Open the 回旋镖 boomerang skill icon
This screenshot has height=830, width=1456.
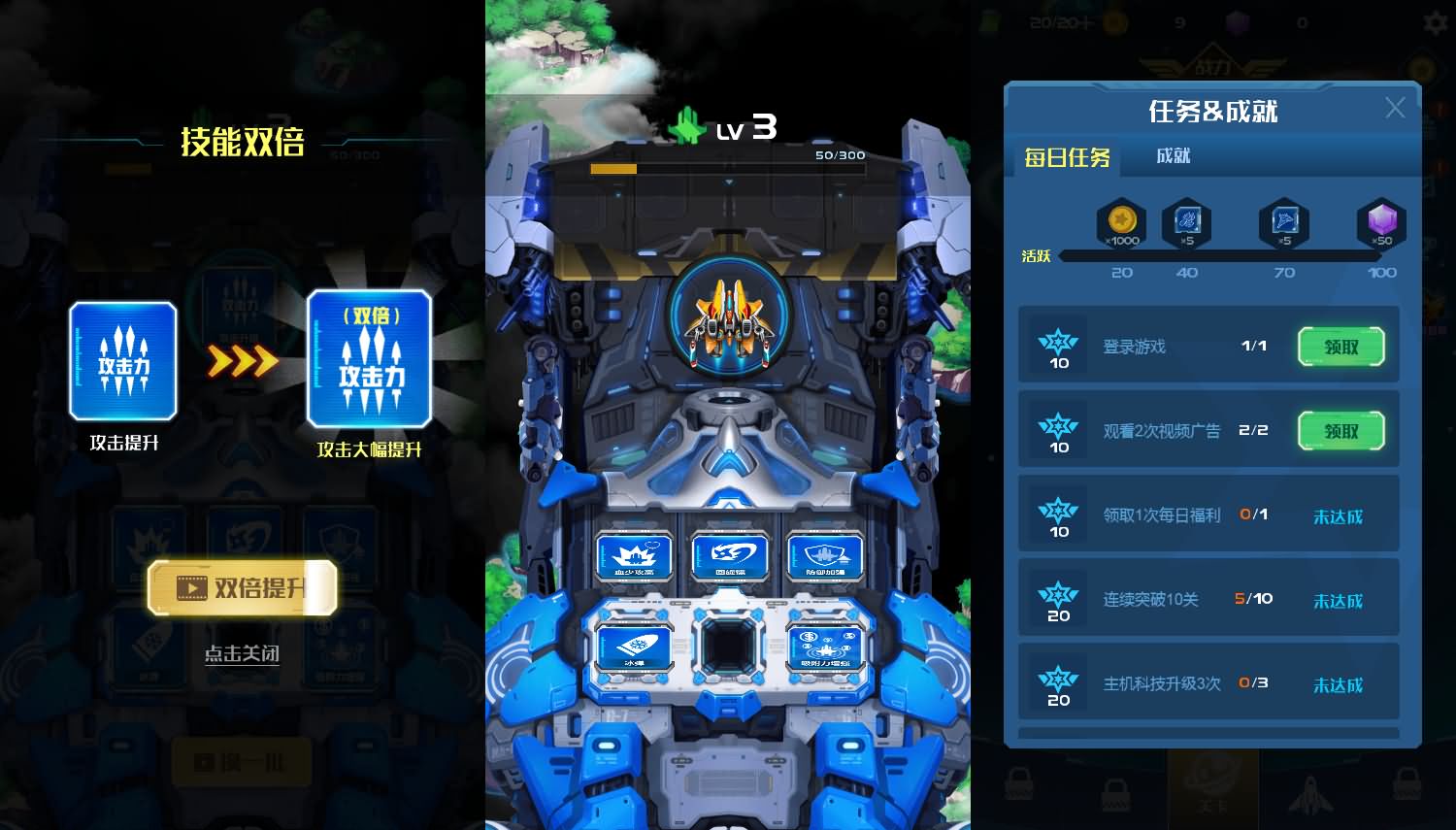tap(729, 556)
